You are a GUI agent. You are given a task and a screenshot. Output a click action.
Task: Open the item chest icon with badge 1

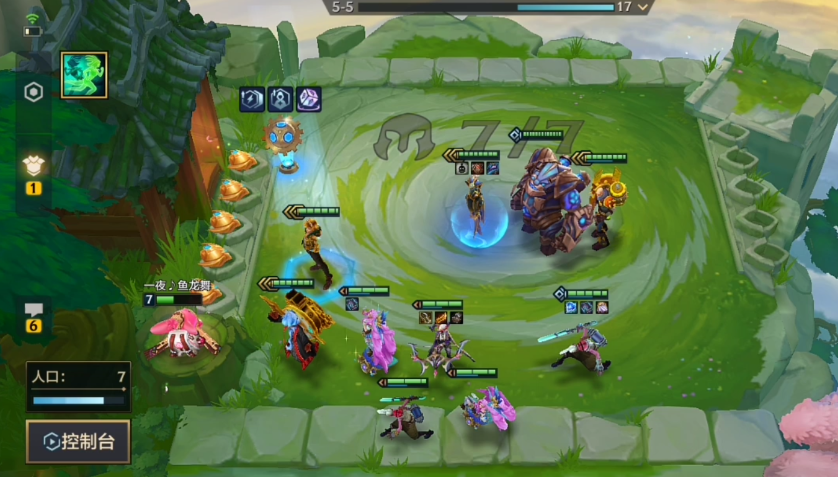33,169
